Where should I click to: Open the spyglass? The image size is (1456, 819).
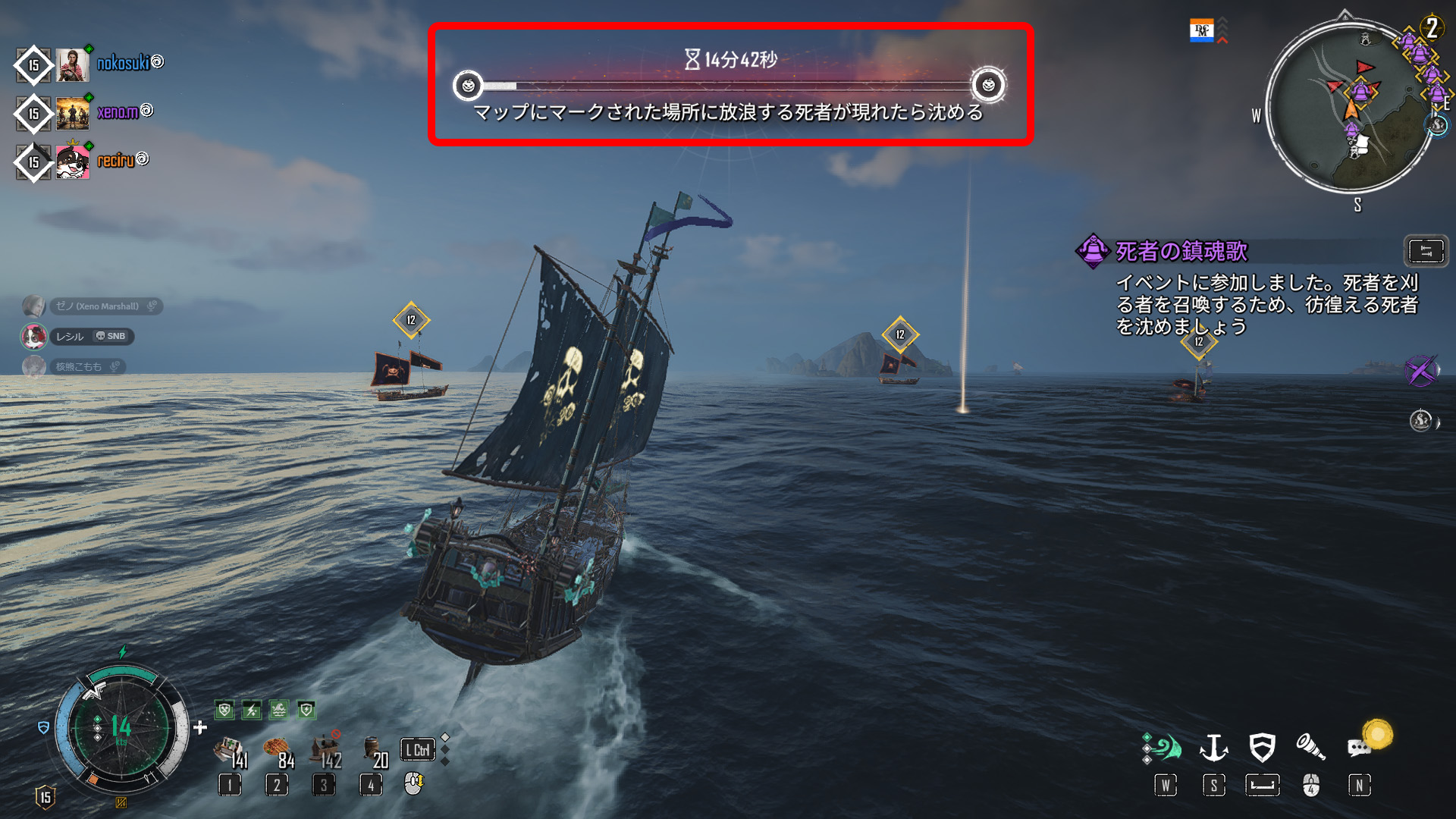tap(1310, 748)
